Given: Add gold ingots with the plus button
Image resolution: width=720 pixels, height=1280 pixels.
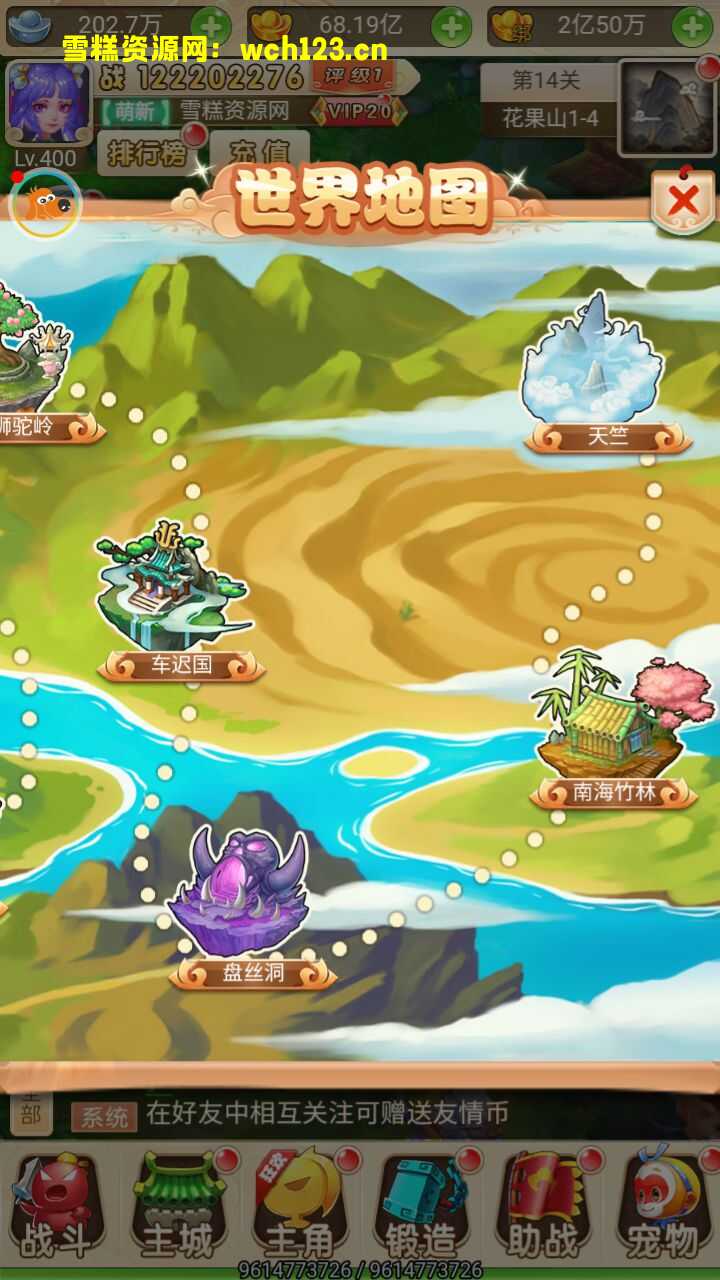Looking at the screenshot, I should point(451,25).
